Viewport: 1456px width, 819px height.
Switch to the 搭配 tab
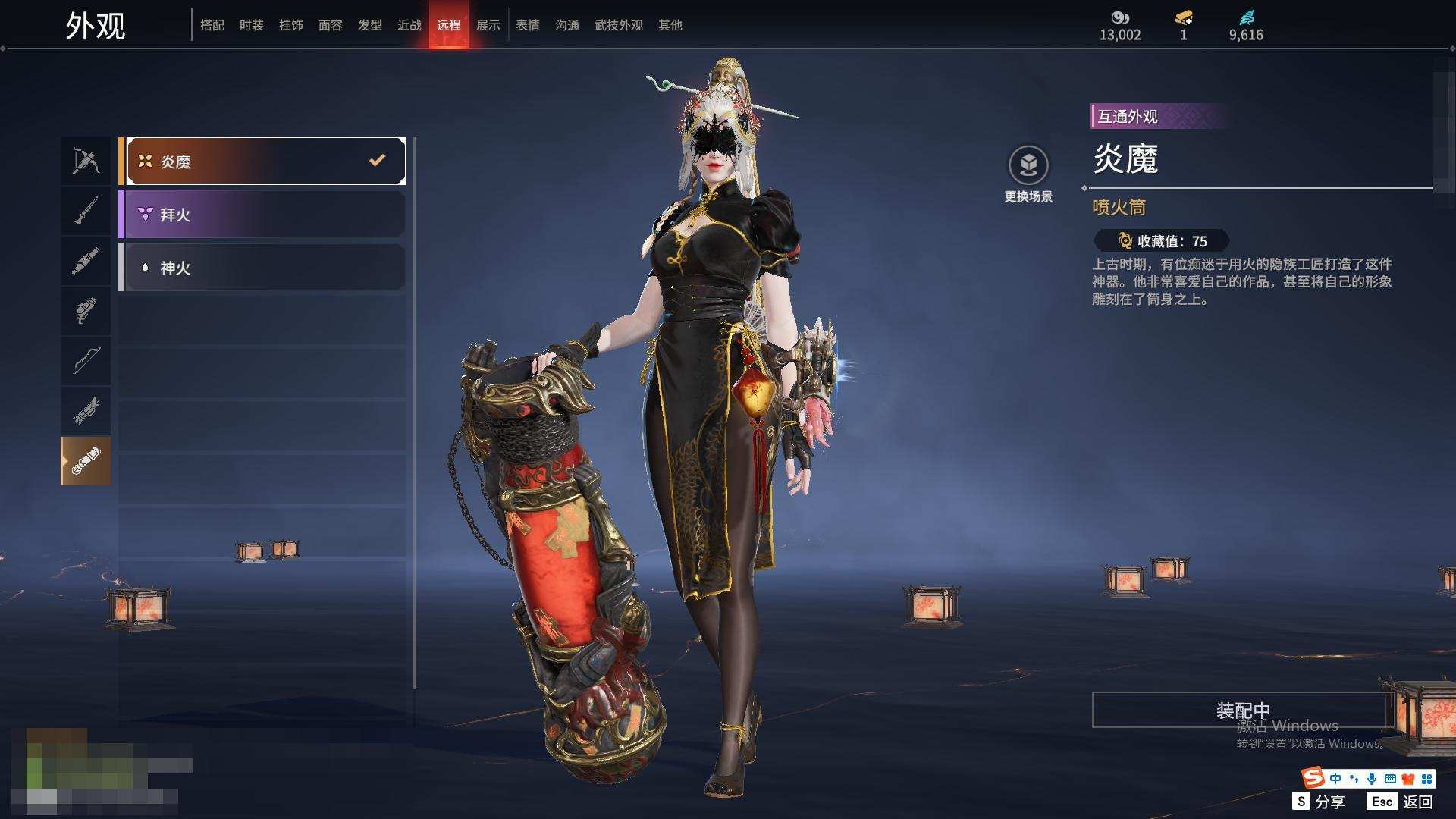(x=212, y=25)
